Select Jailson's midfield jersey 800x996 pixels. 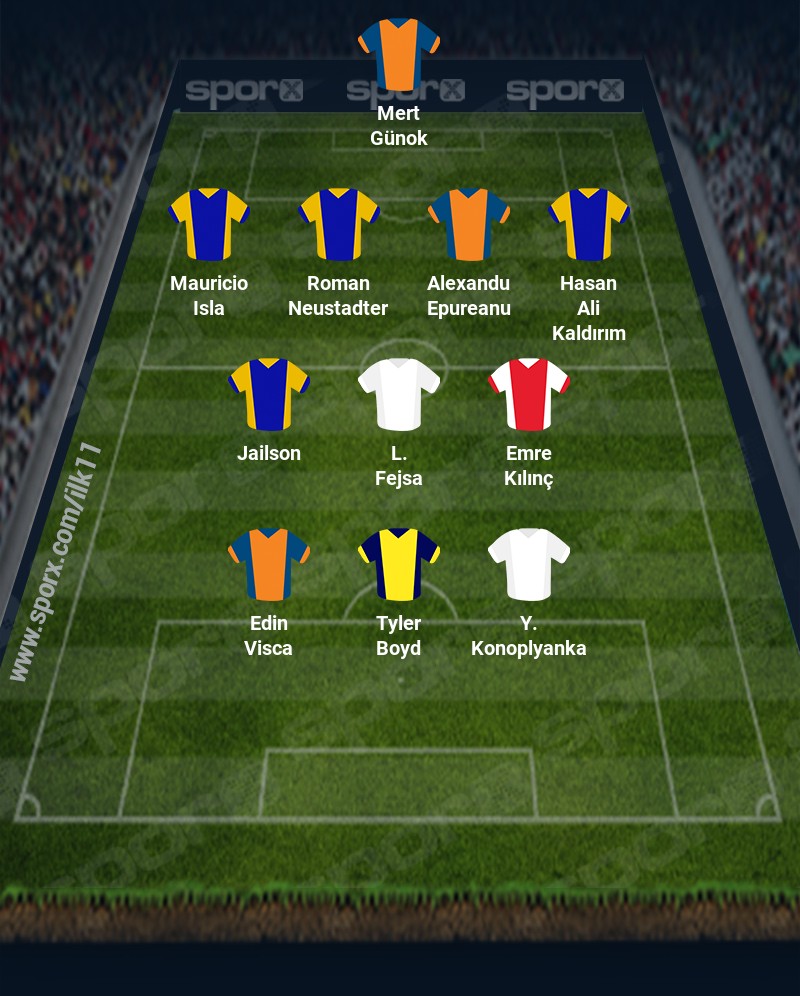[x=269, y=394]
